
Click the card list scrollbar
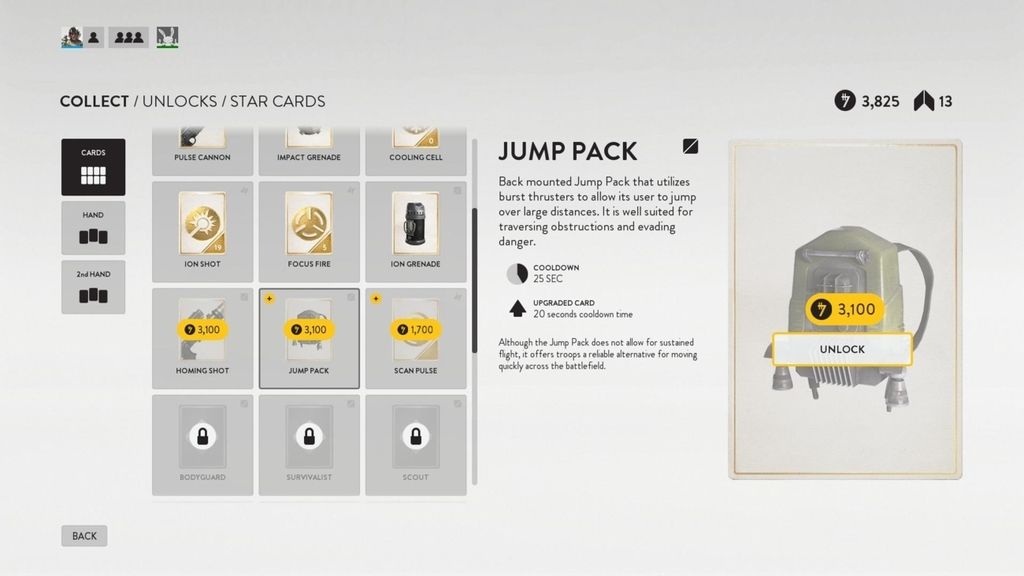[x=474, y=280]
